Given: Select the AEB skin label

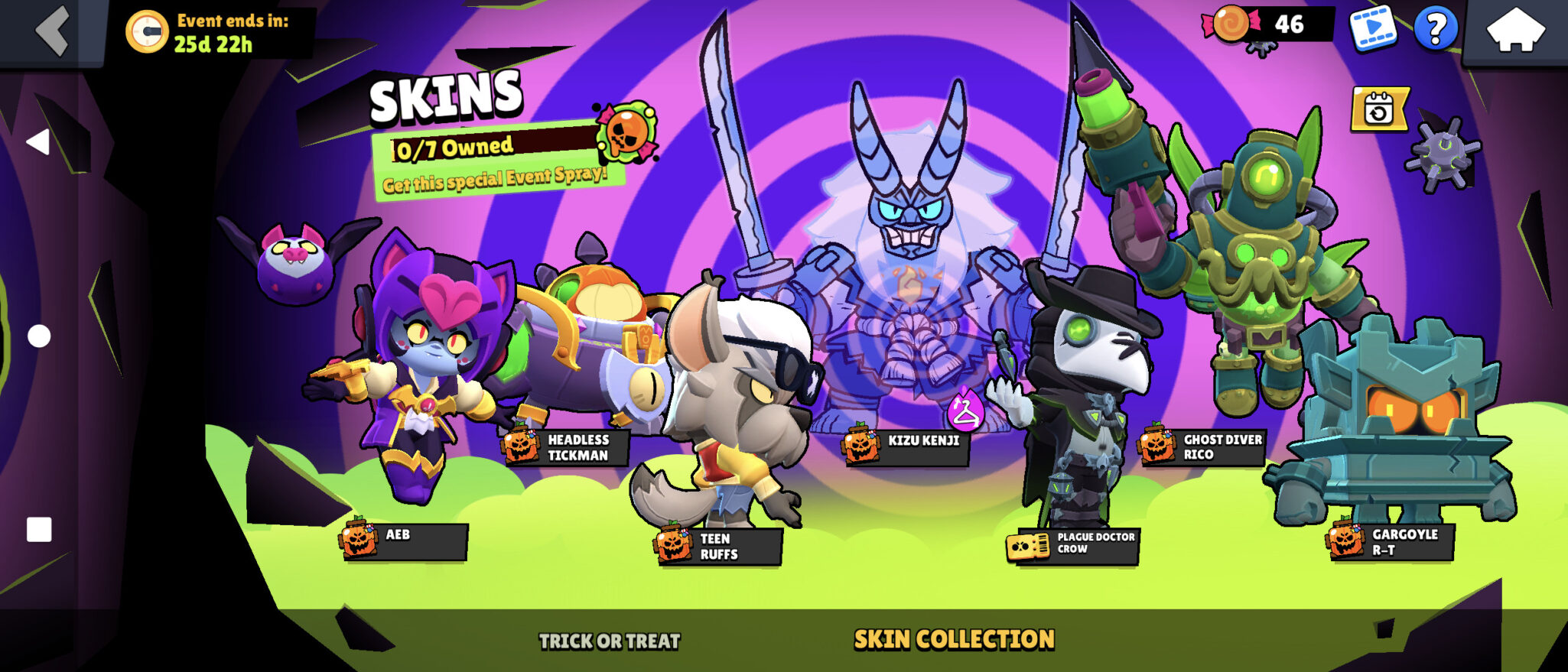Looking at the screenshot, I should 405,541.
